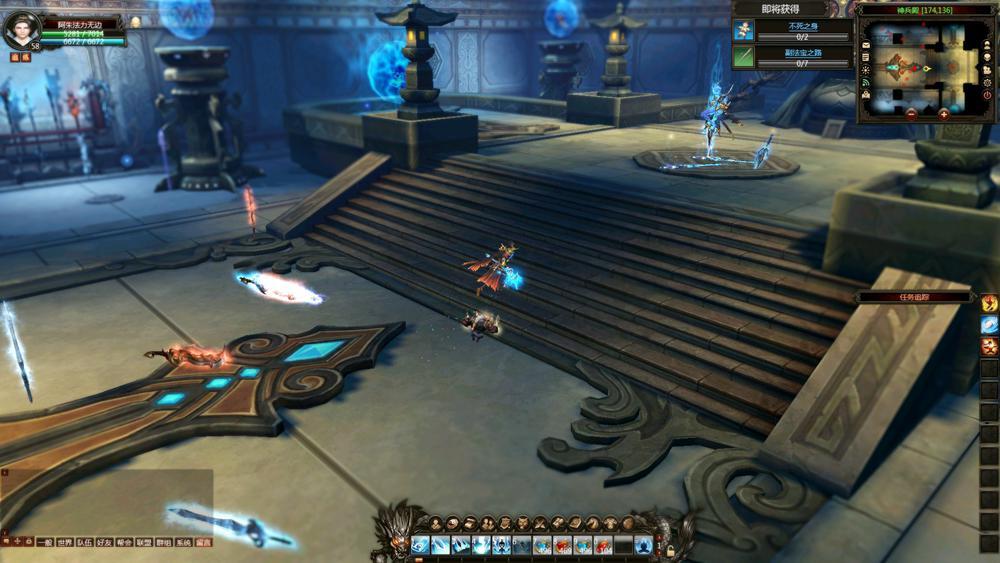
Task: Open the 帮会 chat tab
Action: point(124,542)
